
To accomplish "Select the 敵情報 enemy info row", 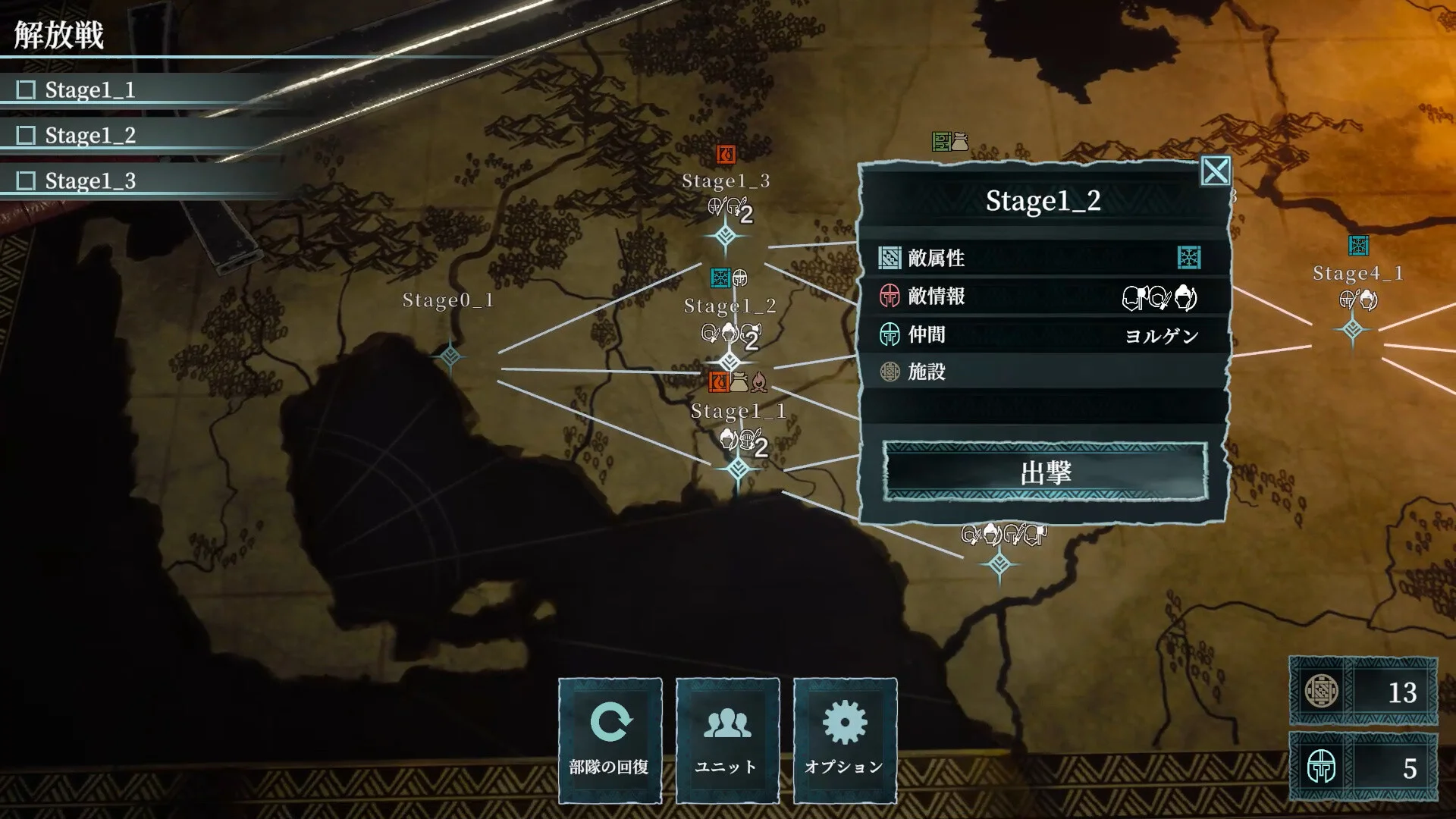I will point(1042,297).
